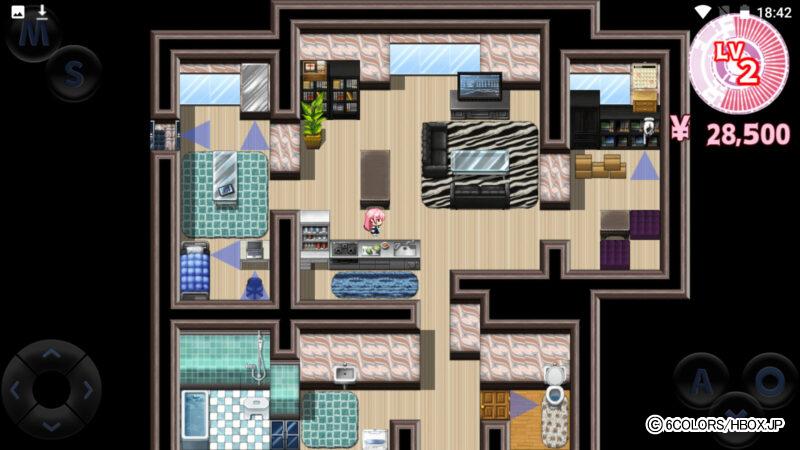
Task: Tap the virtual A action button
Action: click(703, 380)
